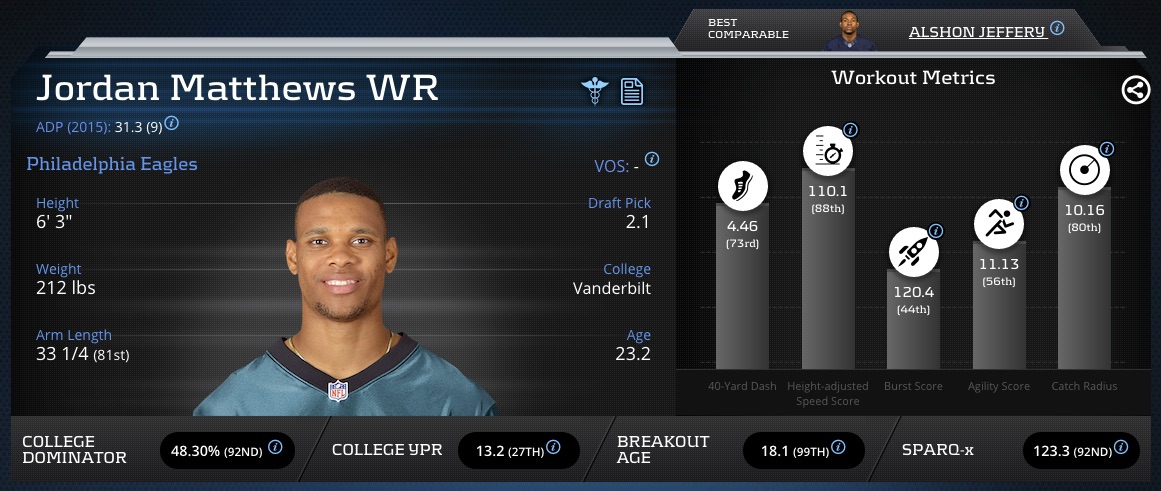Show info for Height-adjusted Speed Score
Viewport: 1161px width, 491px height.
[850, 130]
